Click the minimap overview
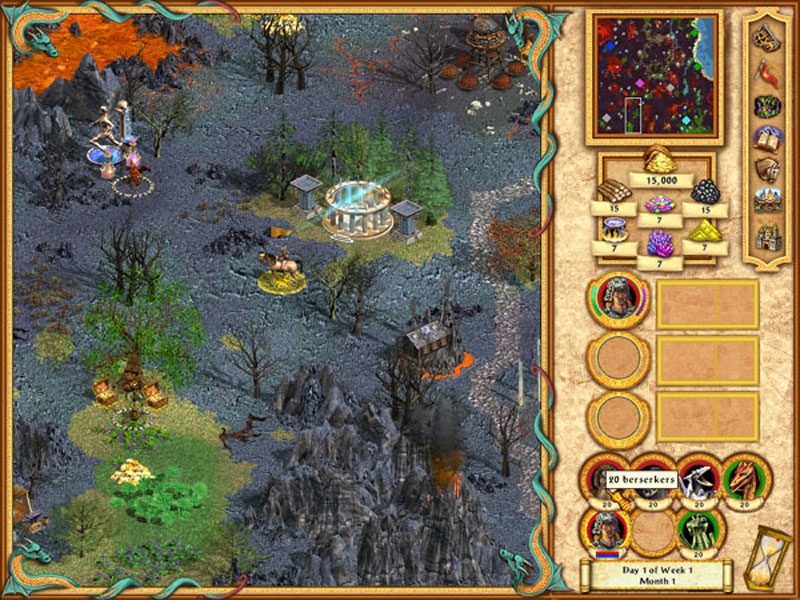 pyautogui.click(x=654, y=76)
